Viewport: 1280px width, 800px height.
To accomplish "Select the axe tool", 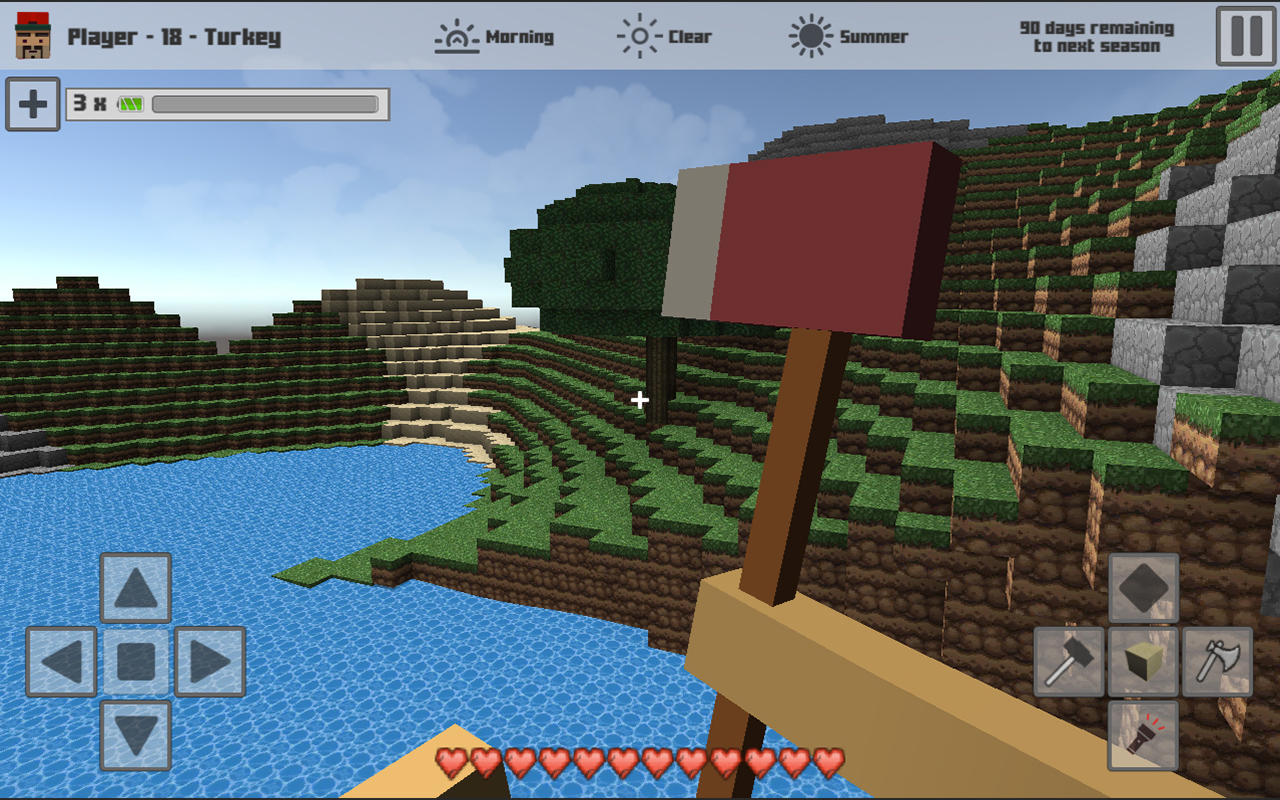I will (x=1220, y=662).
